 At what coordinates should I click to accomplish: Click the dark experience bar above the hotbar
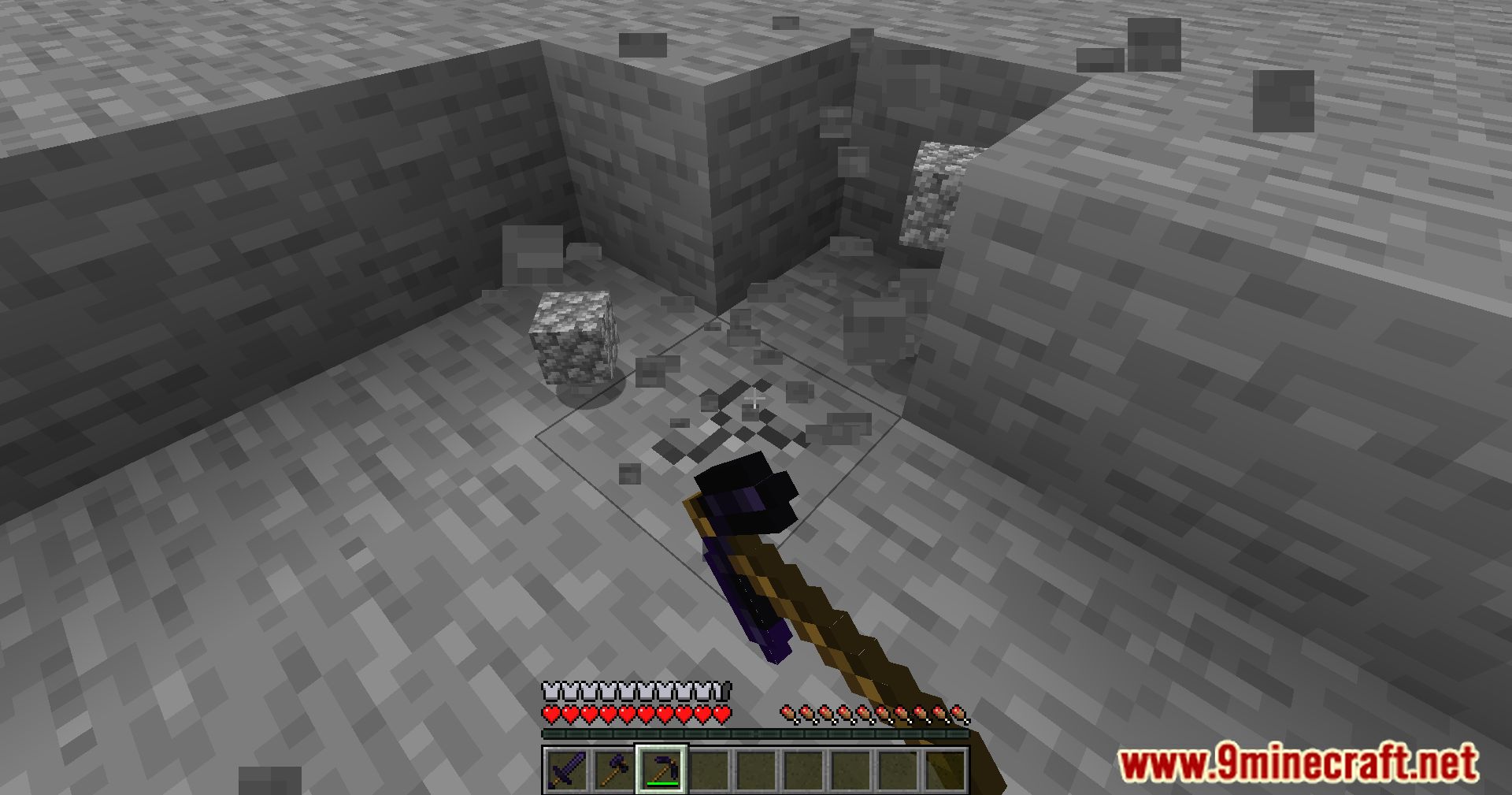tap(756, 734)
